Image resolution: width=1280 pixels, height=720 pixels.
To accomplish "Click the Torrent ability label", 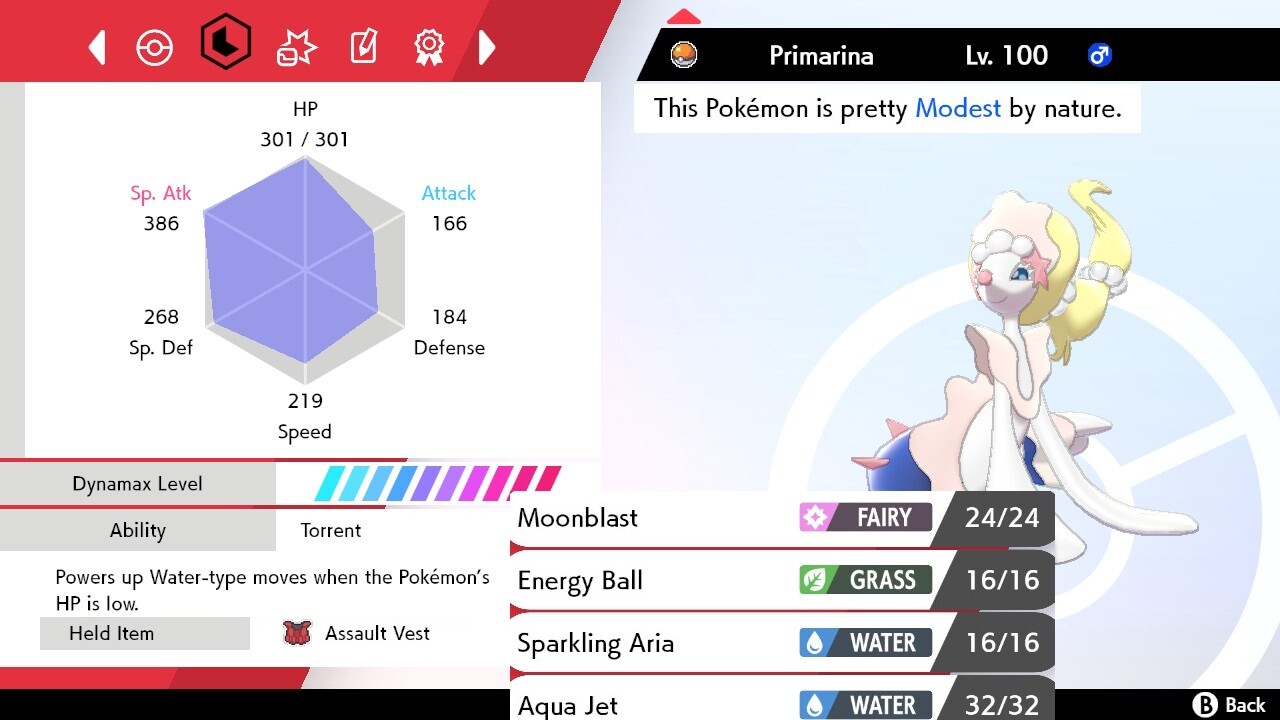I will click(x=331, y=530).
